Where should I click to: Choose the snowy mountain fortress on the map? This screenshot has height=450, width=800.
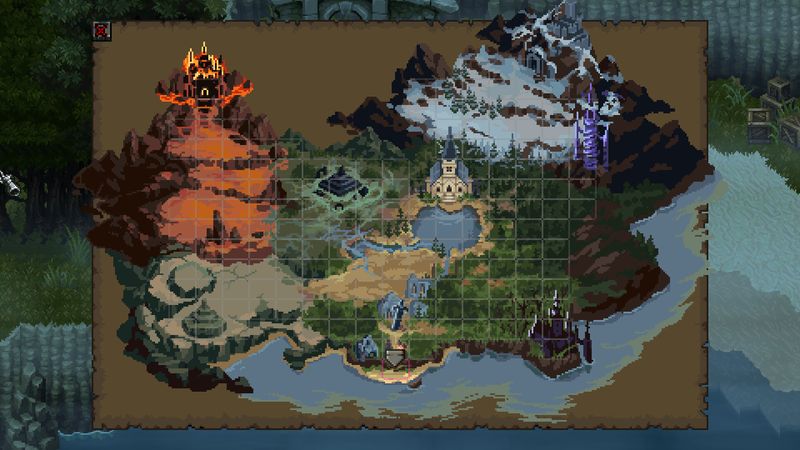point(551,42)
